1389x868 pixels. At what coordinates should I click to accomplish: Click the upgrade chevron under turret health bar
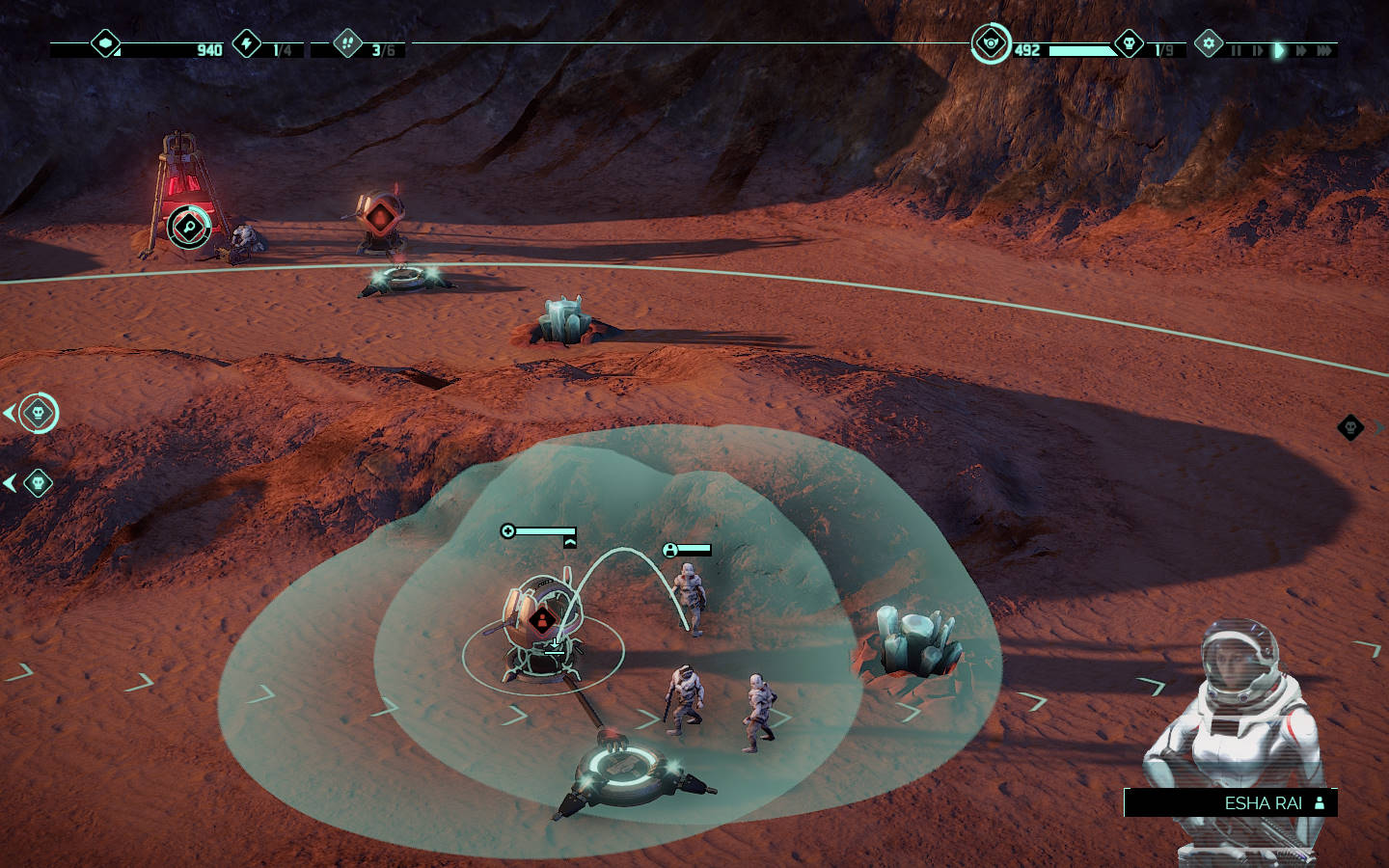coord(570,543)
